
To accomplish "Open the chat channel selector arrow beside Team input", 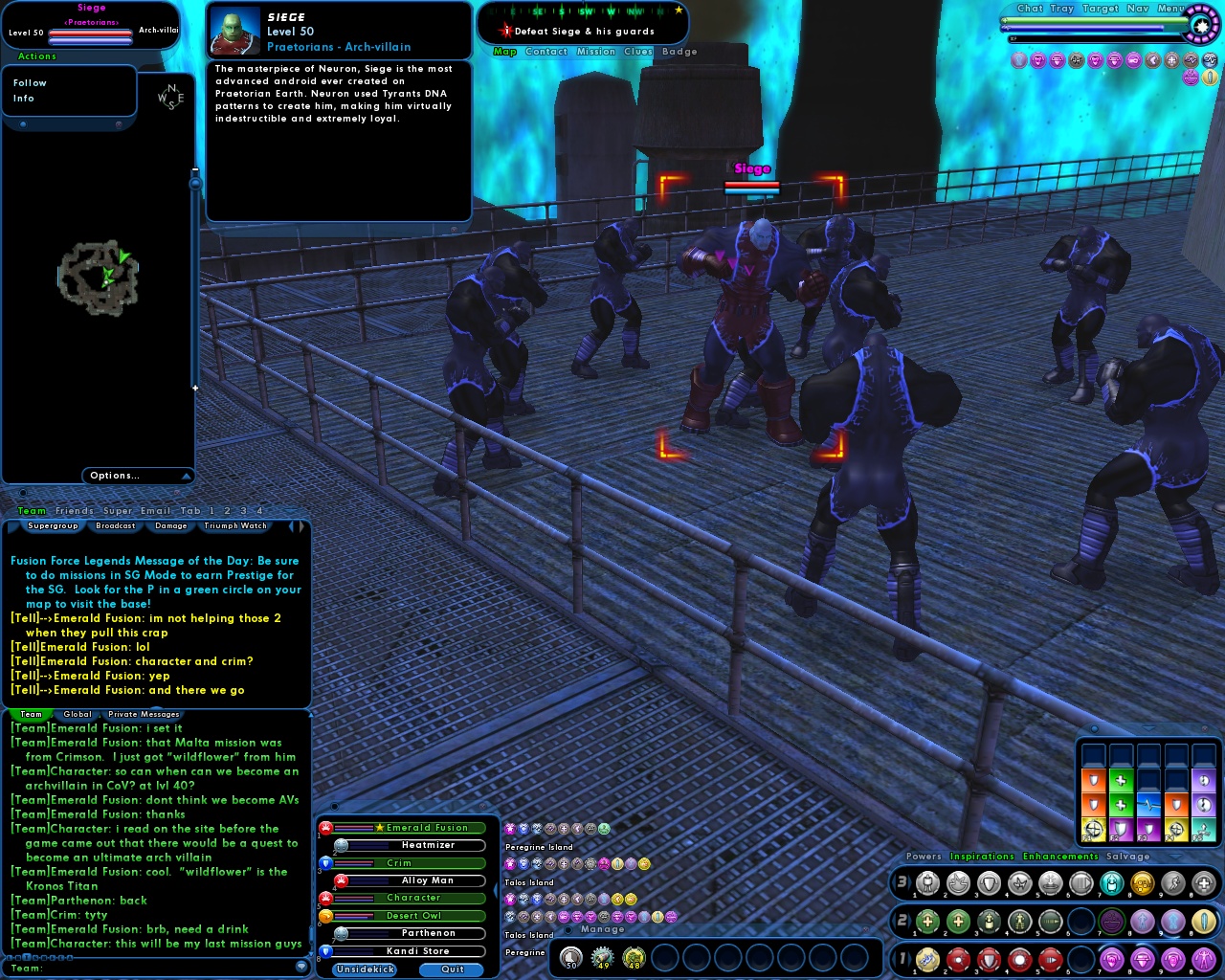I will (300, 967).
